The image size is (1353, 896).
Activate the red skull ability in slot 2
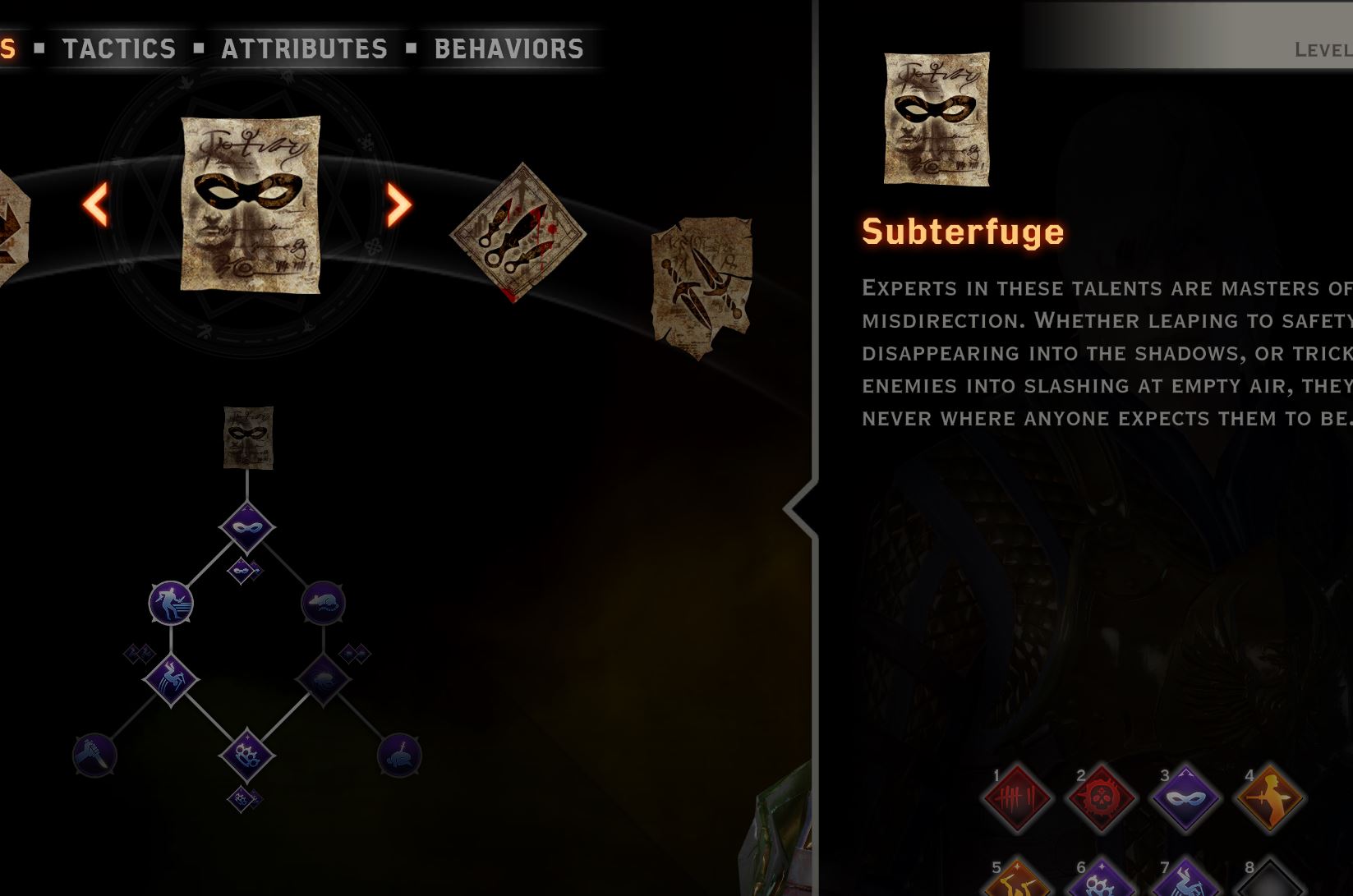[x=1101, y=798]
